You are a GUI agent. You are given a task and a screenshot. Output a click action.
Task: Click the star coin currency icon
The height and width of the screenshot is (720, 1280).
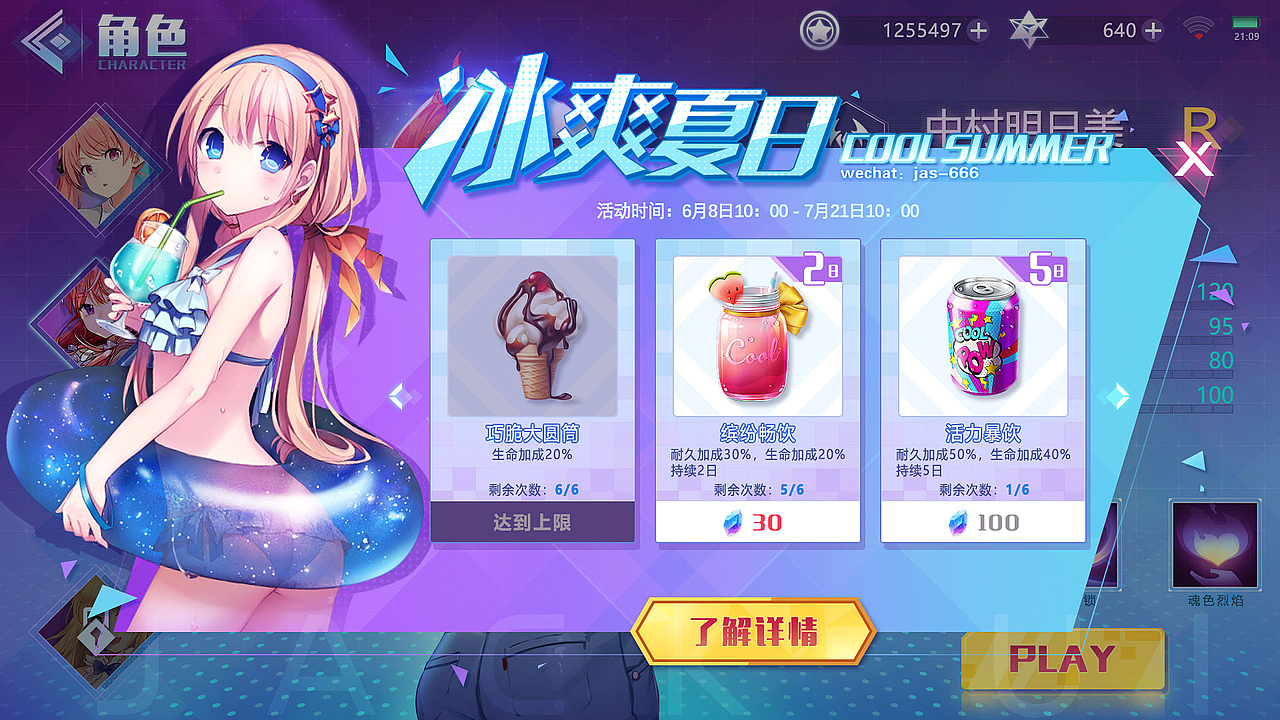point(820,30)
